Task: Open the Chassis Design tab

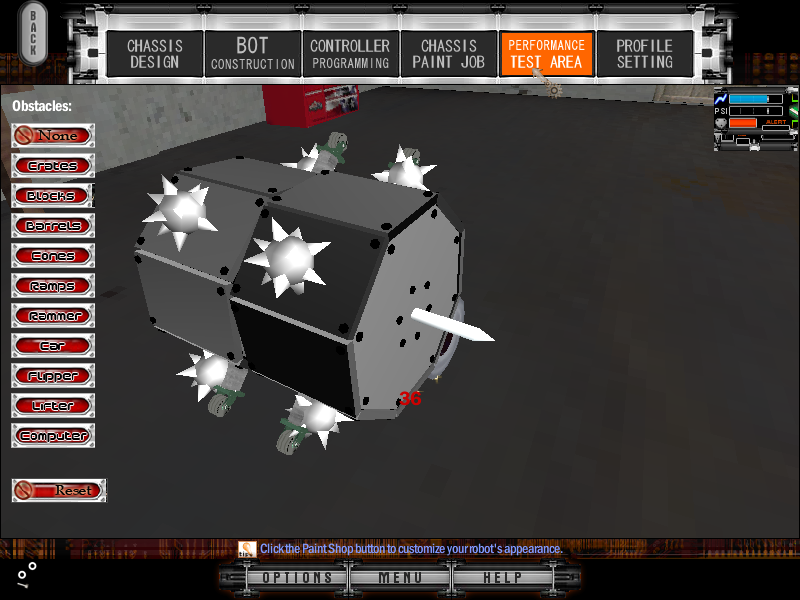Action: coord(153,54)
